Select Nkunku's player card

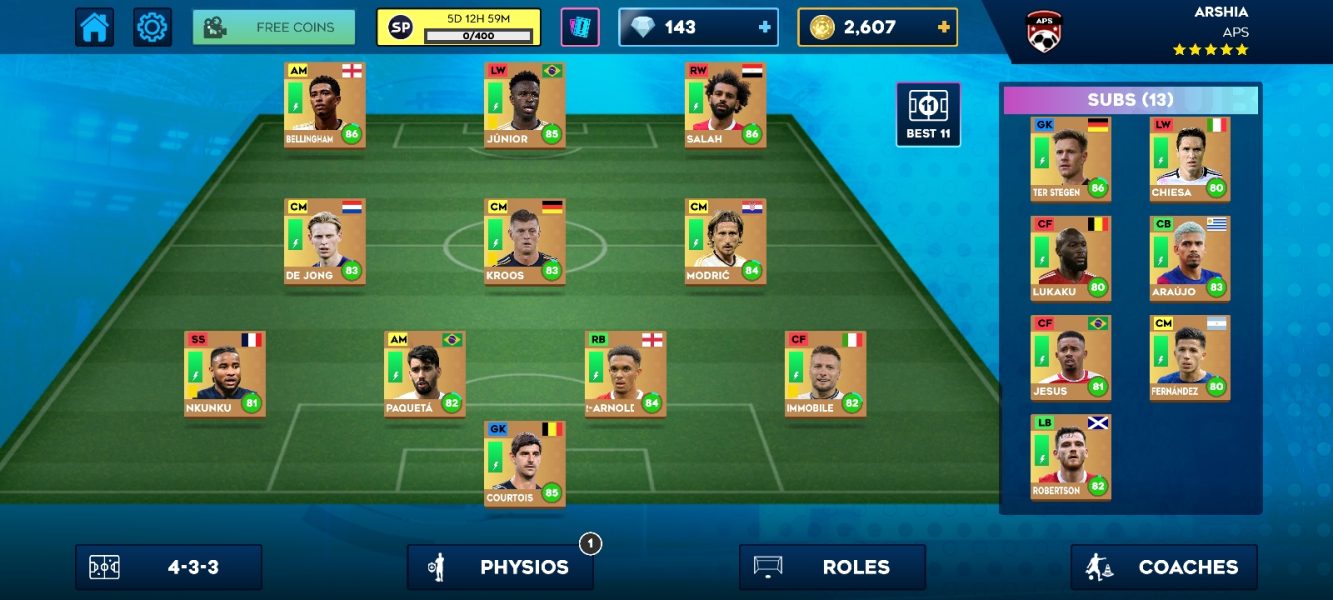pyautogui.click(x=224, y=374)
